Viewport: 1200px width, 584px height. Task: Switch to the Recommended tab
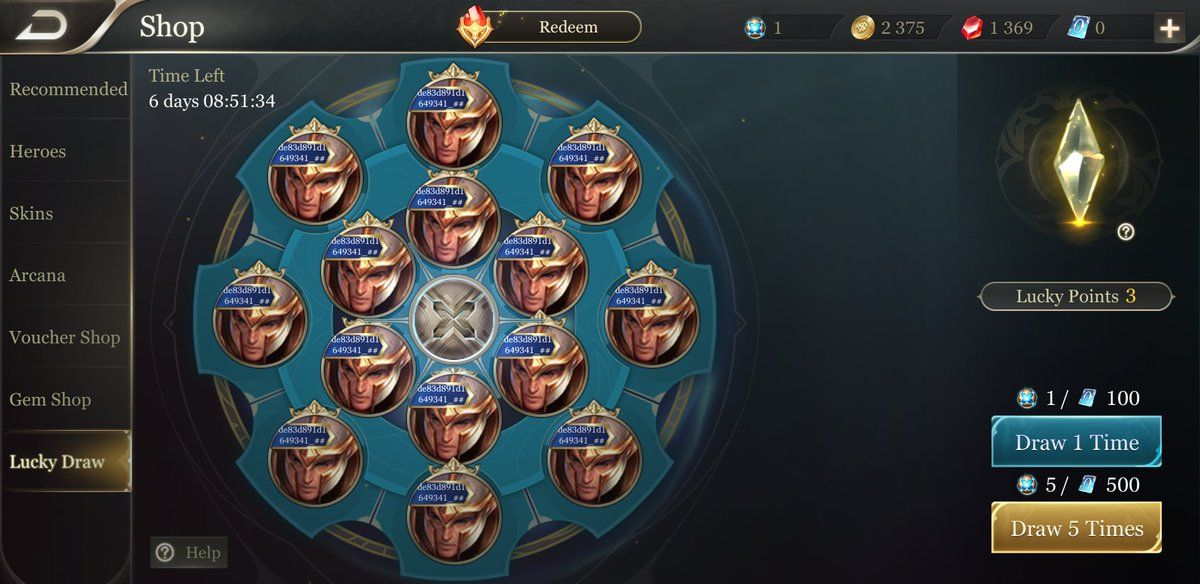pyautogui.click(x=66, y=89)
